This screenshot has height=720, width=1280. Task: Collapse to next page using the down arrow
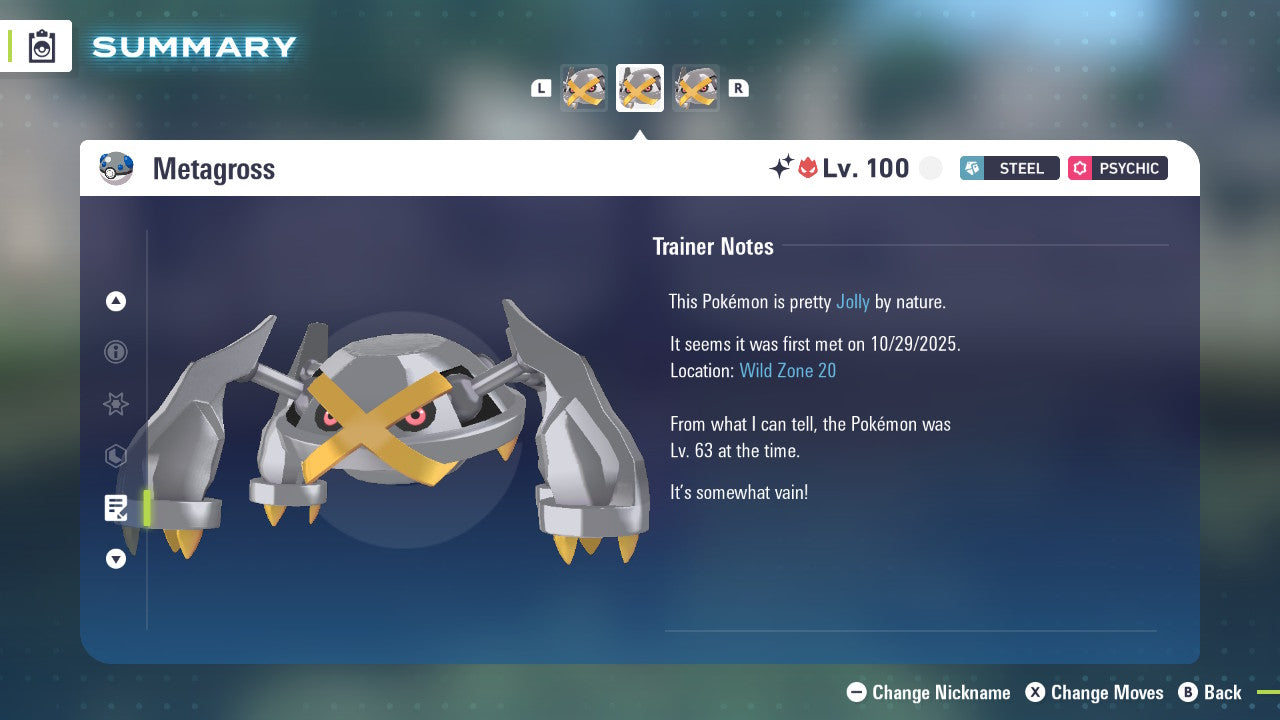pyautogui.click(x=115, y=559)
